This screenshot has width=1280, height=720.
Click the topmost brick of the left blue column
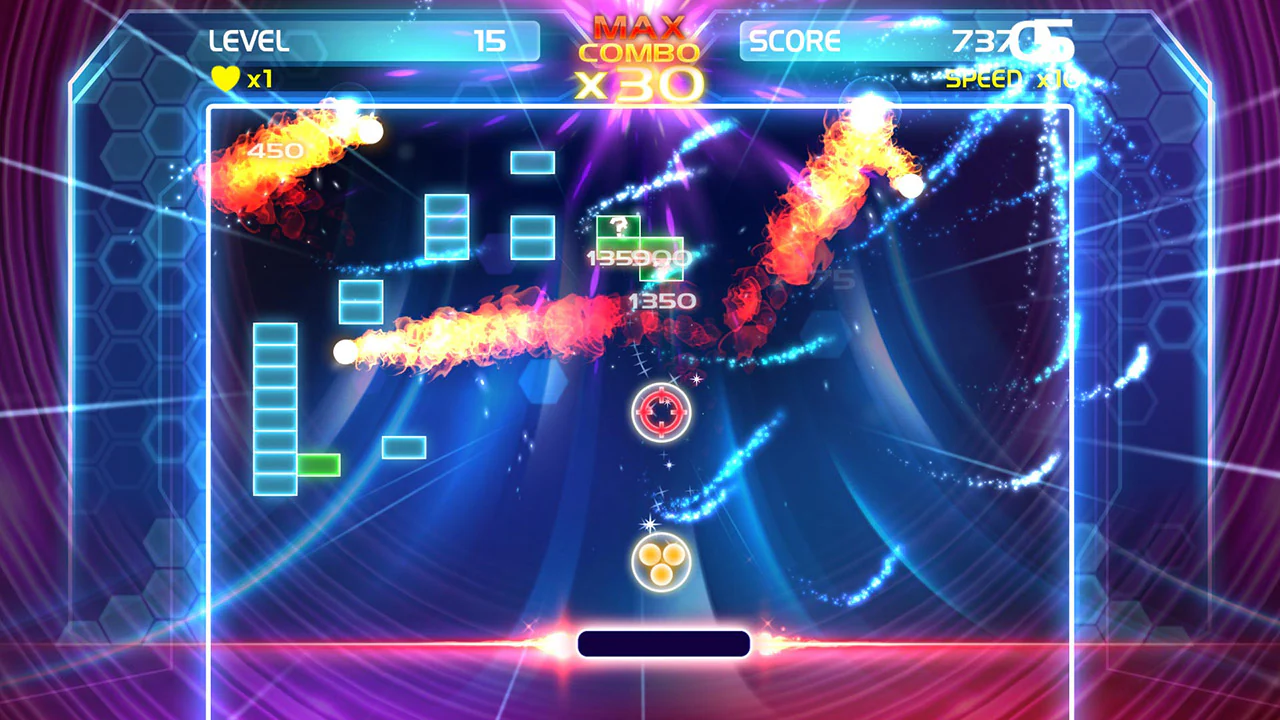pos(277,335)
